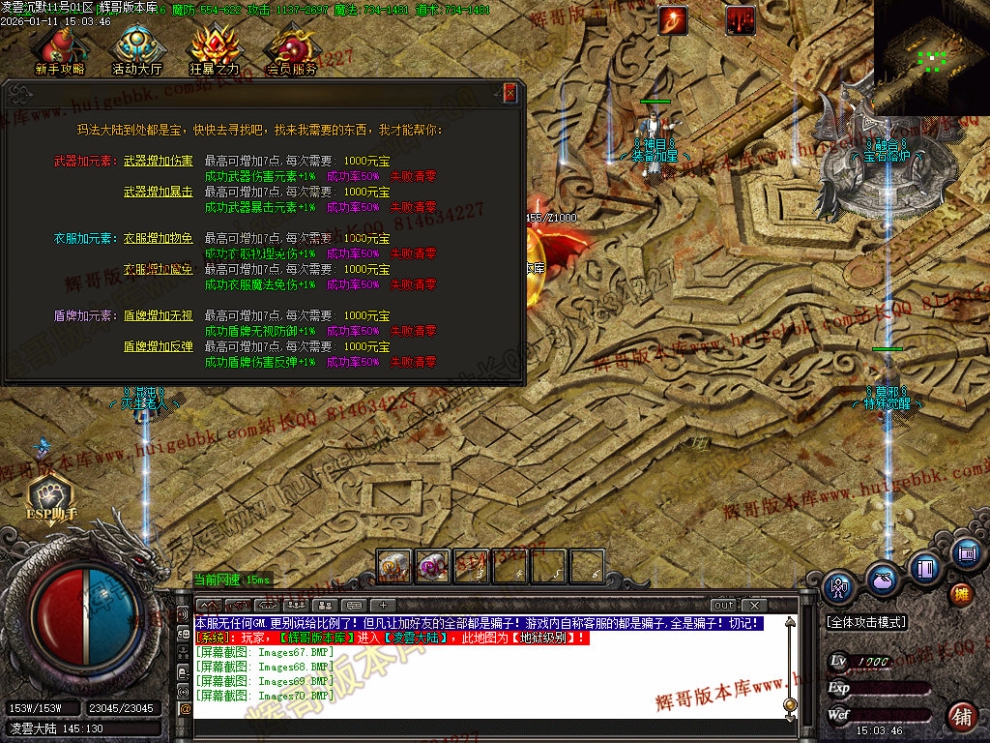Image resolution: width=990 pixels, height=743 pixels.
Task: Toggle the 全体攻击模式 attack mode label
Action: 866,622
